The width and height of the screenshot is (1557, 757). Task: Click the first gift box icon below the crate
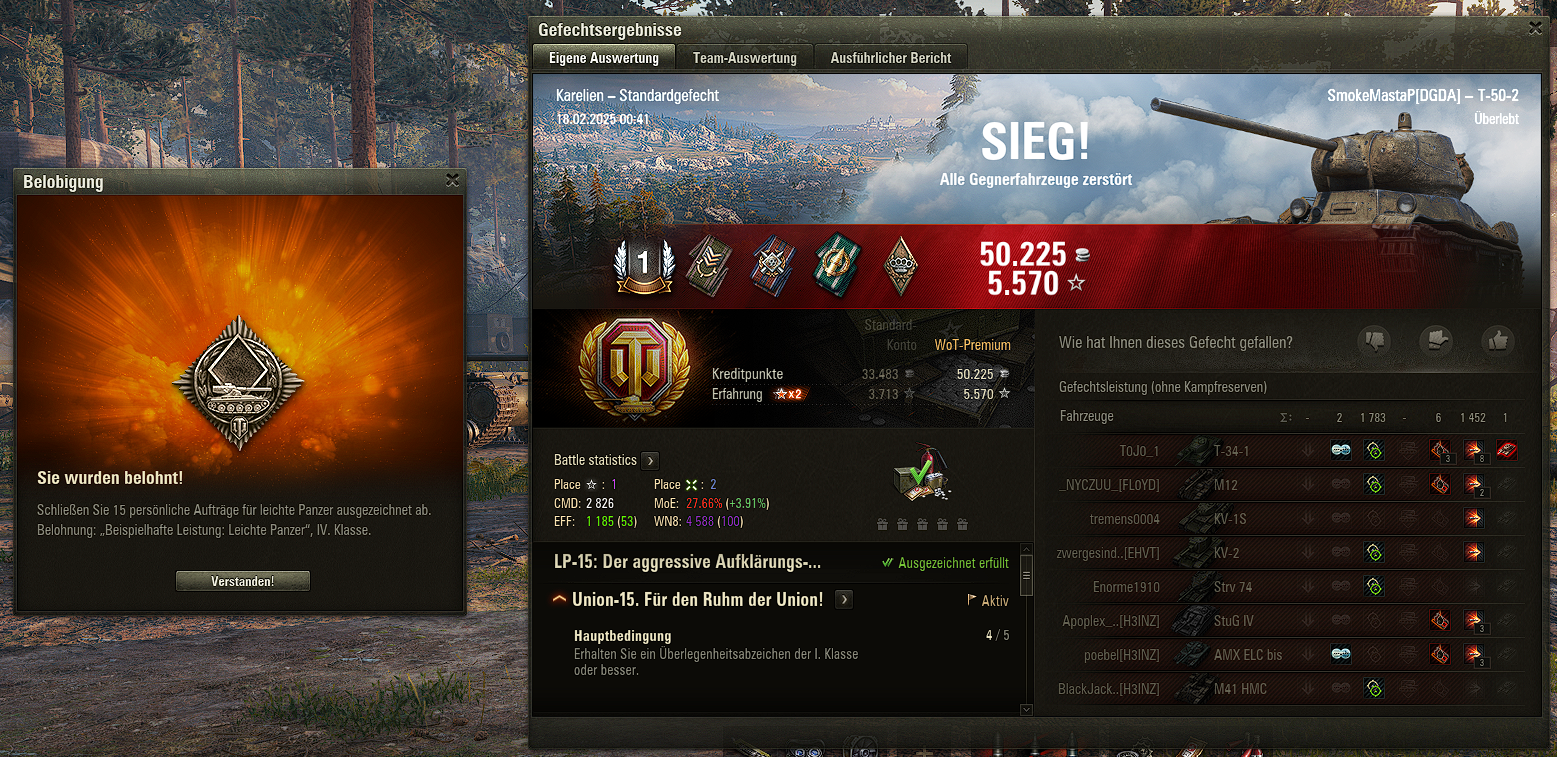coord(882,524)
